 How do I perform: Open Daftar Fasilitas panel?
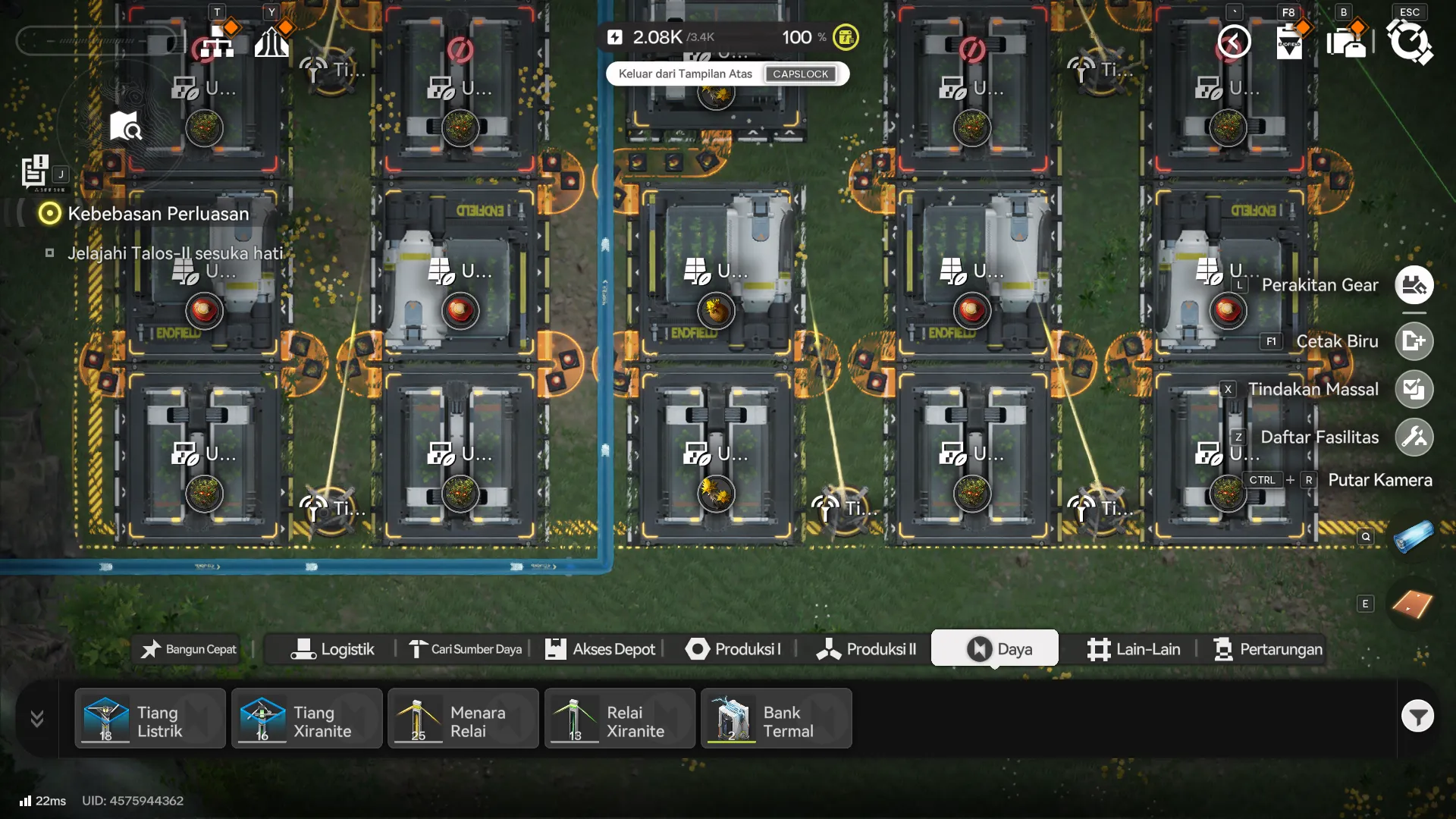1414,437
